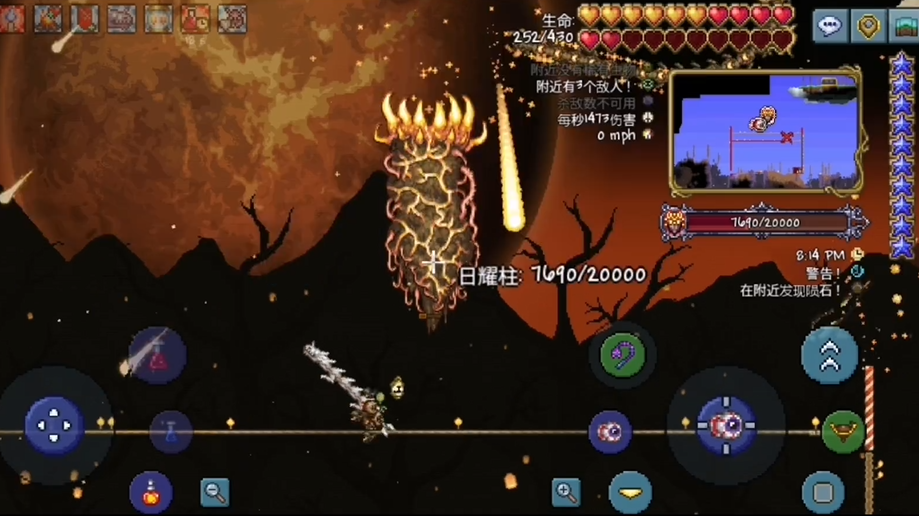Screen dimensions: 919x516
Task: Tap the potion sickness clock debuff icon
Action: pyautogui.click(x=195, y=17)
